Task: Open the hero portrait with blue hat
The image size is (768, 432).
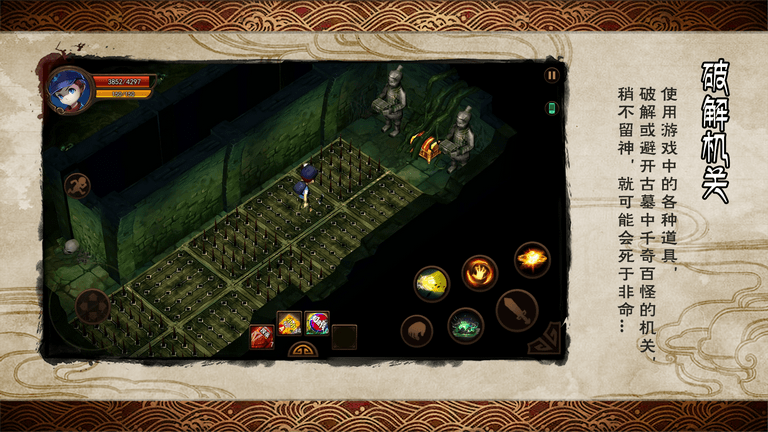Action: (x=71, y=91)
